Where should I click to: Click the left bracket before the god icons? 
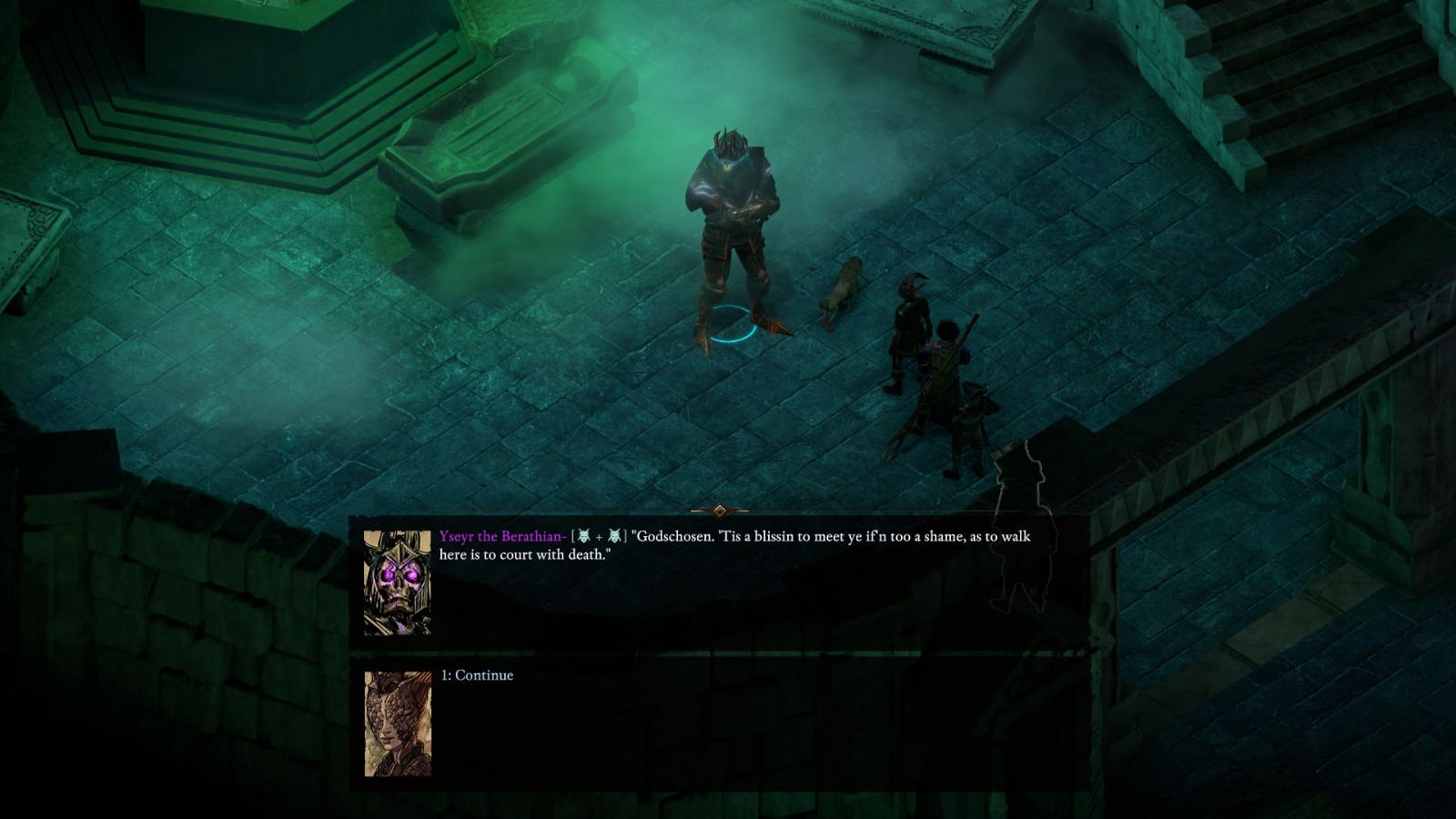tap(572, 538)
